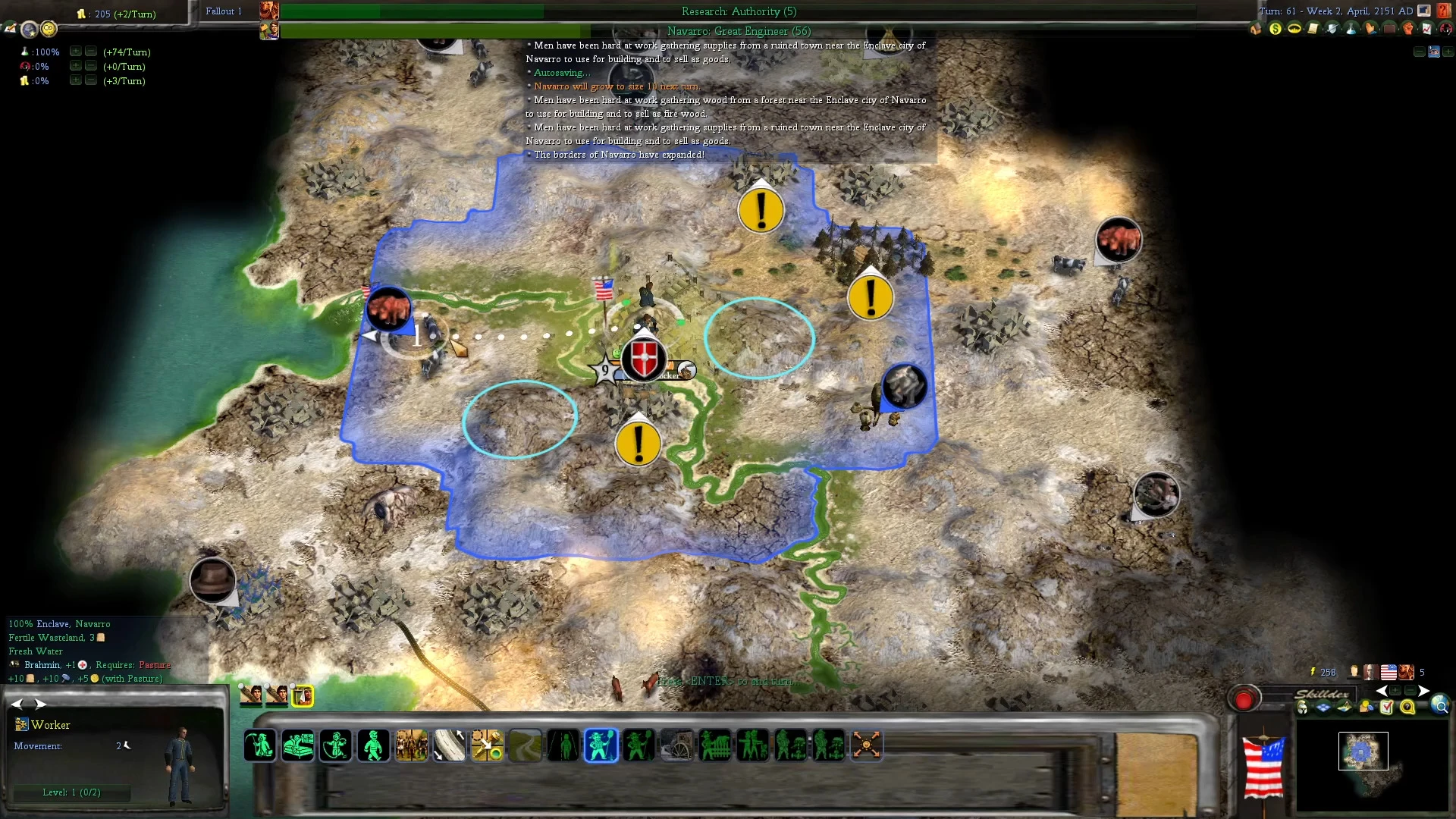
Task: Open globe view with the magnifier globe icon
Action: click(1442, 706)
